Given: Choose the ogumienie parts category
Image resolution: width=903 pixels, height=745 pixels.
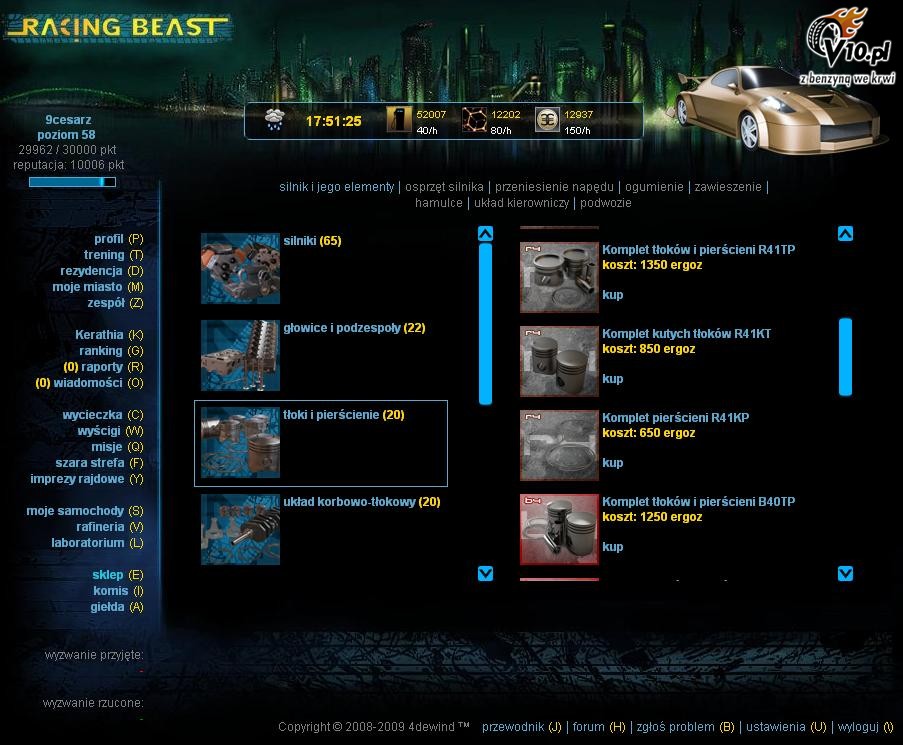Looking at the screenshot, I should 654,187.
